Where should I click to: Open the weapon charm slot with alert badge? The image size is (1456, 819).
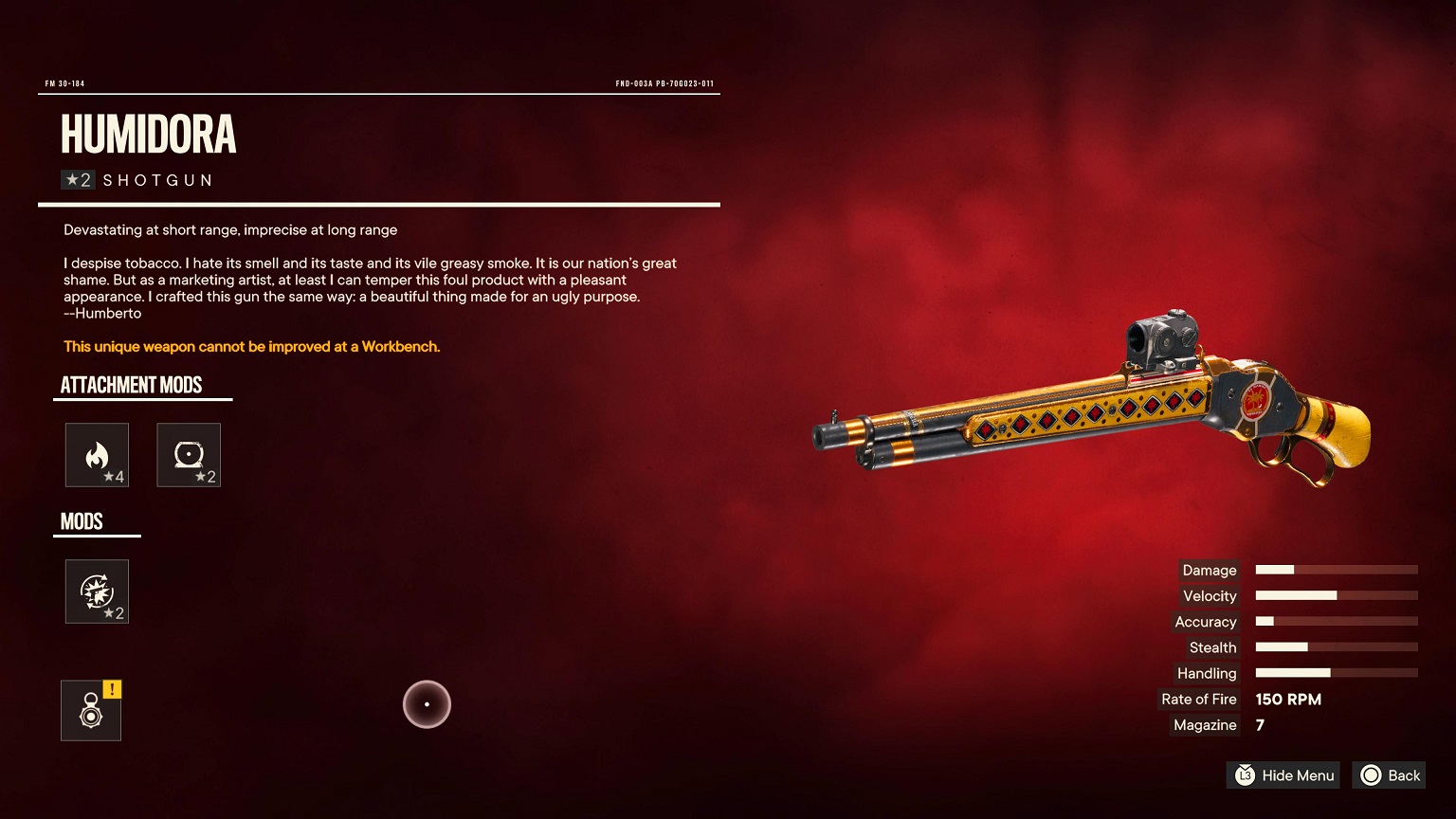tap(91, 711)
